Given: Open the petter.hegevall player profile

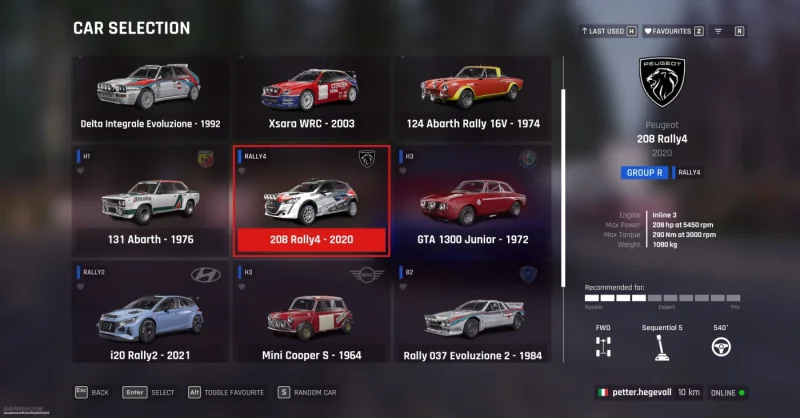Looking at the screenshot, I should [636, 393].
